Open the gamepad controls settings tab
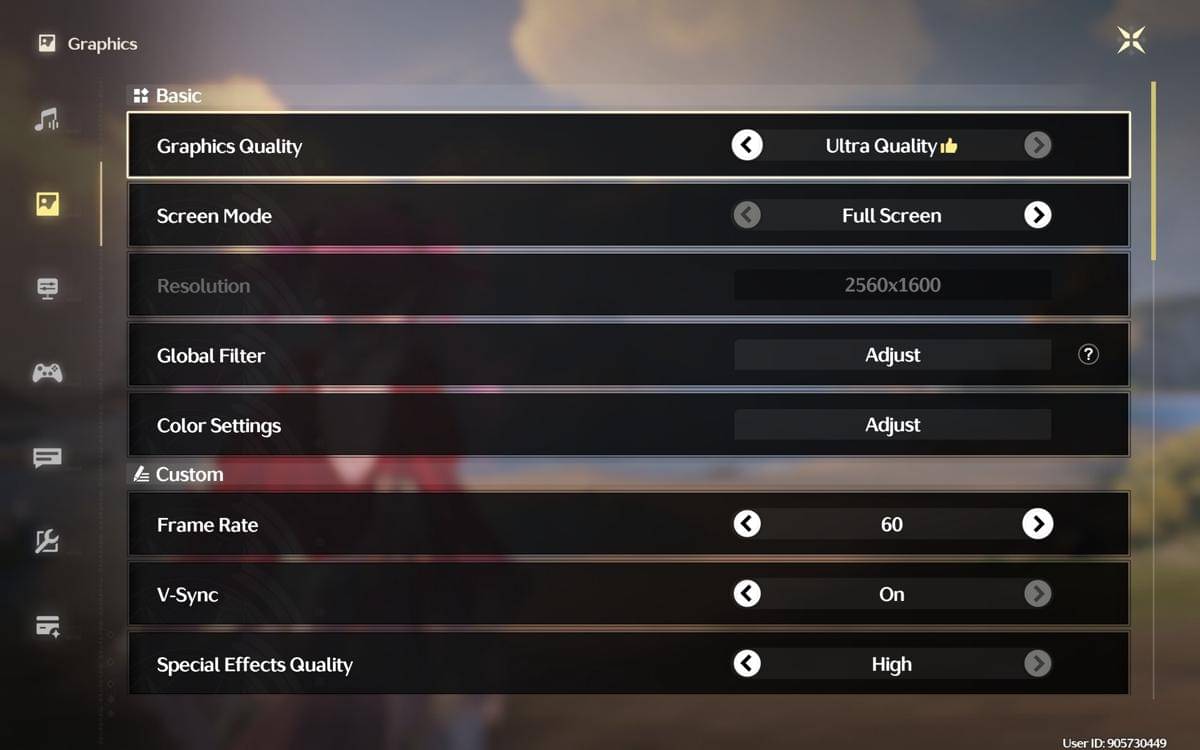 tap(47, 373)
